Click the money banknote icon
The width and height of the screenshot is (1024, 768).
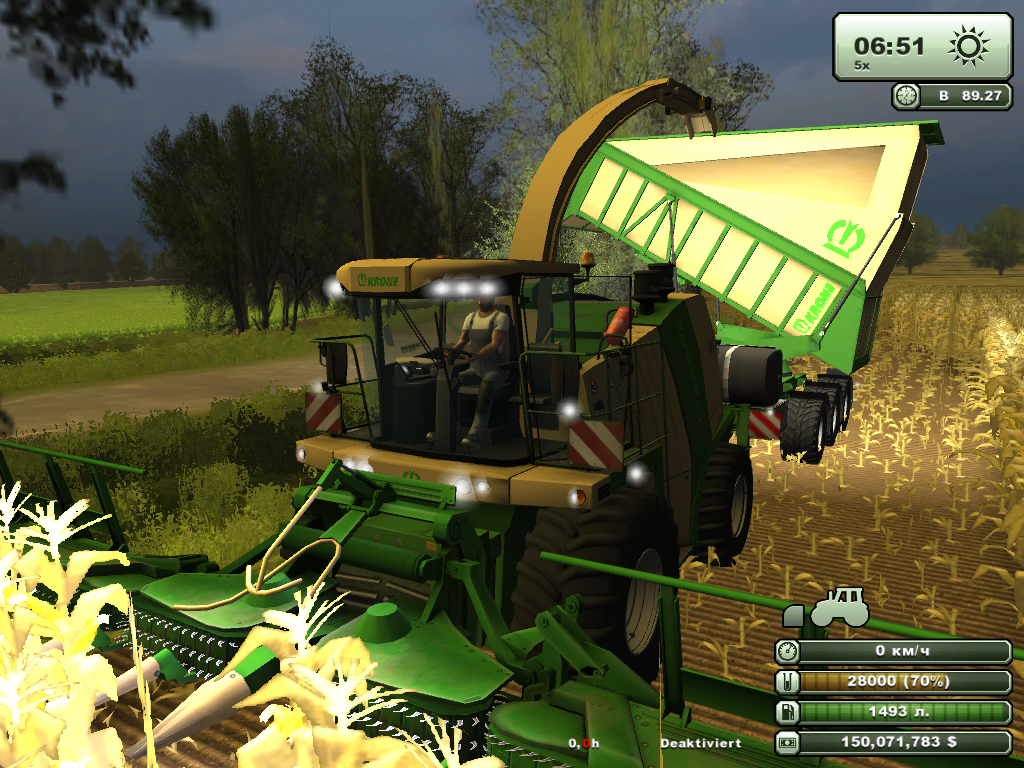click(788, 743)
